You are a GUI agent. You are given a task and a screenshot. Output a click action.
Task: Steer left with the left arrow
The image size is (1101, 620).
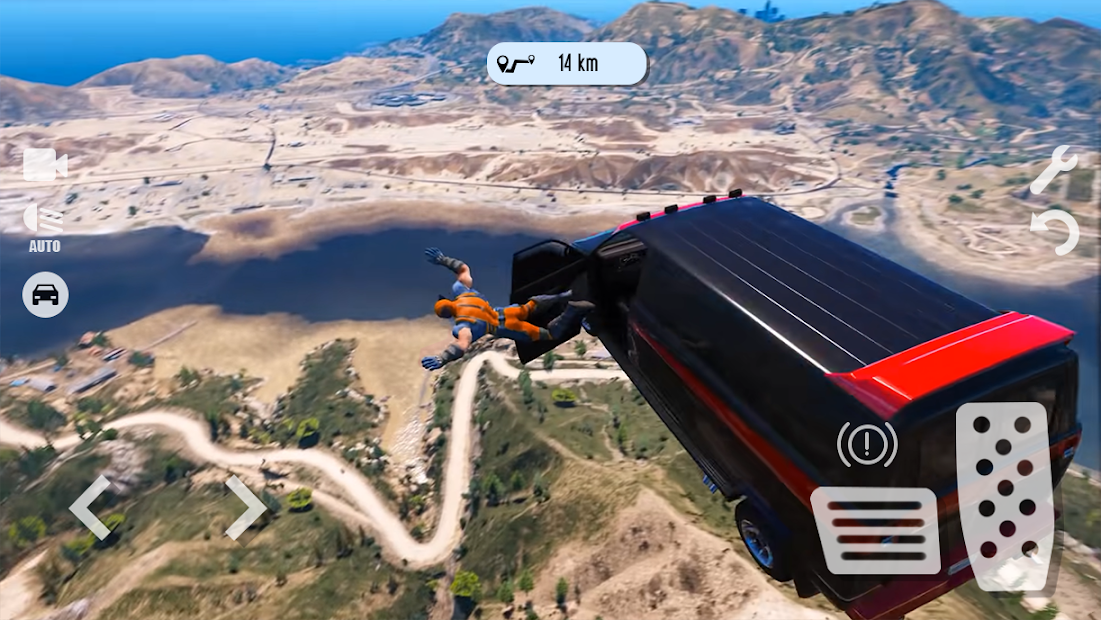point(90,507)
